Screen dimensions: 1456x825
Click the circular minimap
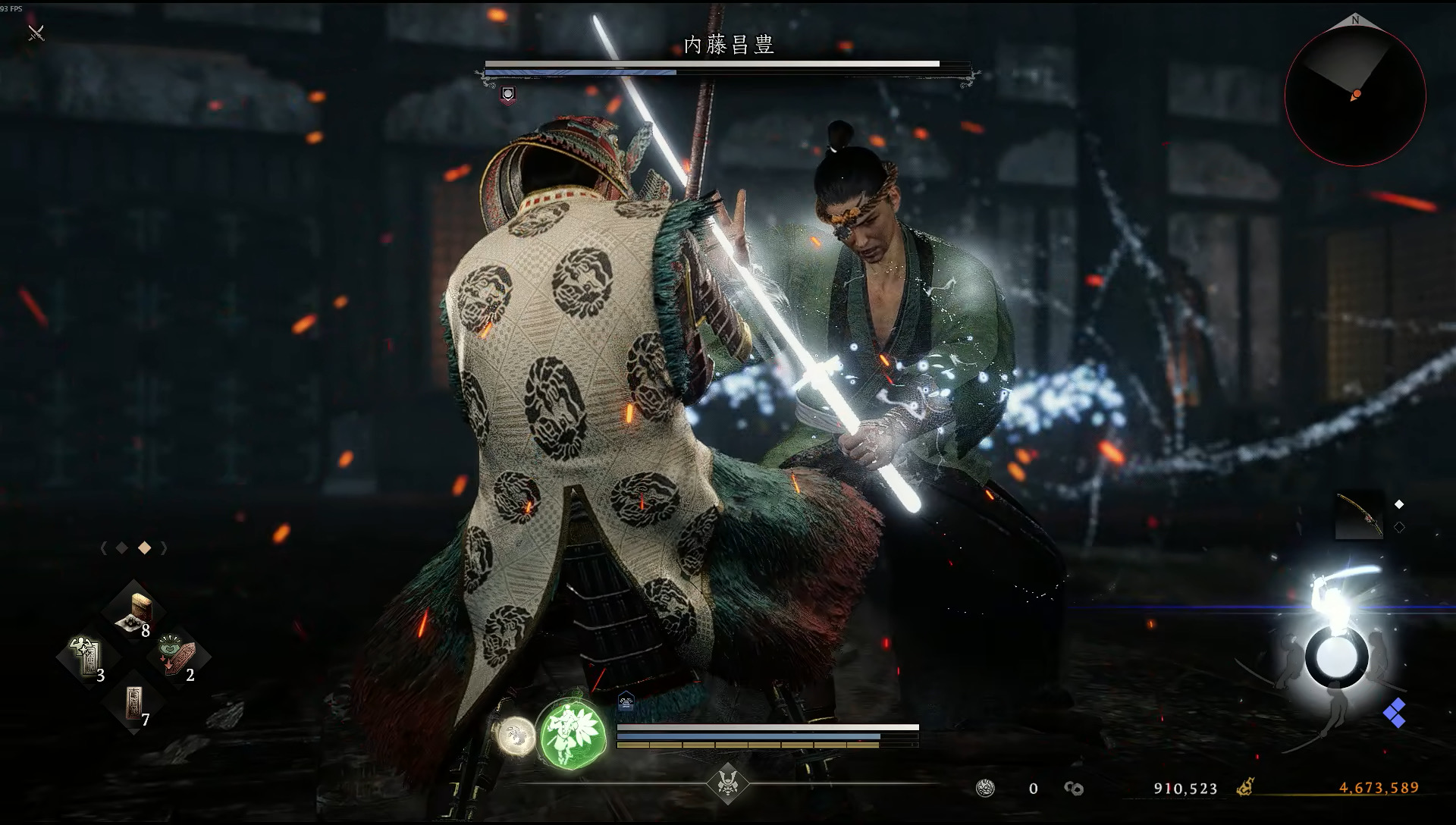(x=1355, y=96)
